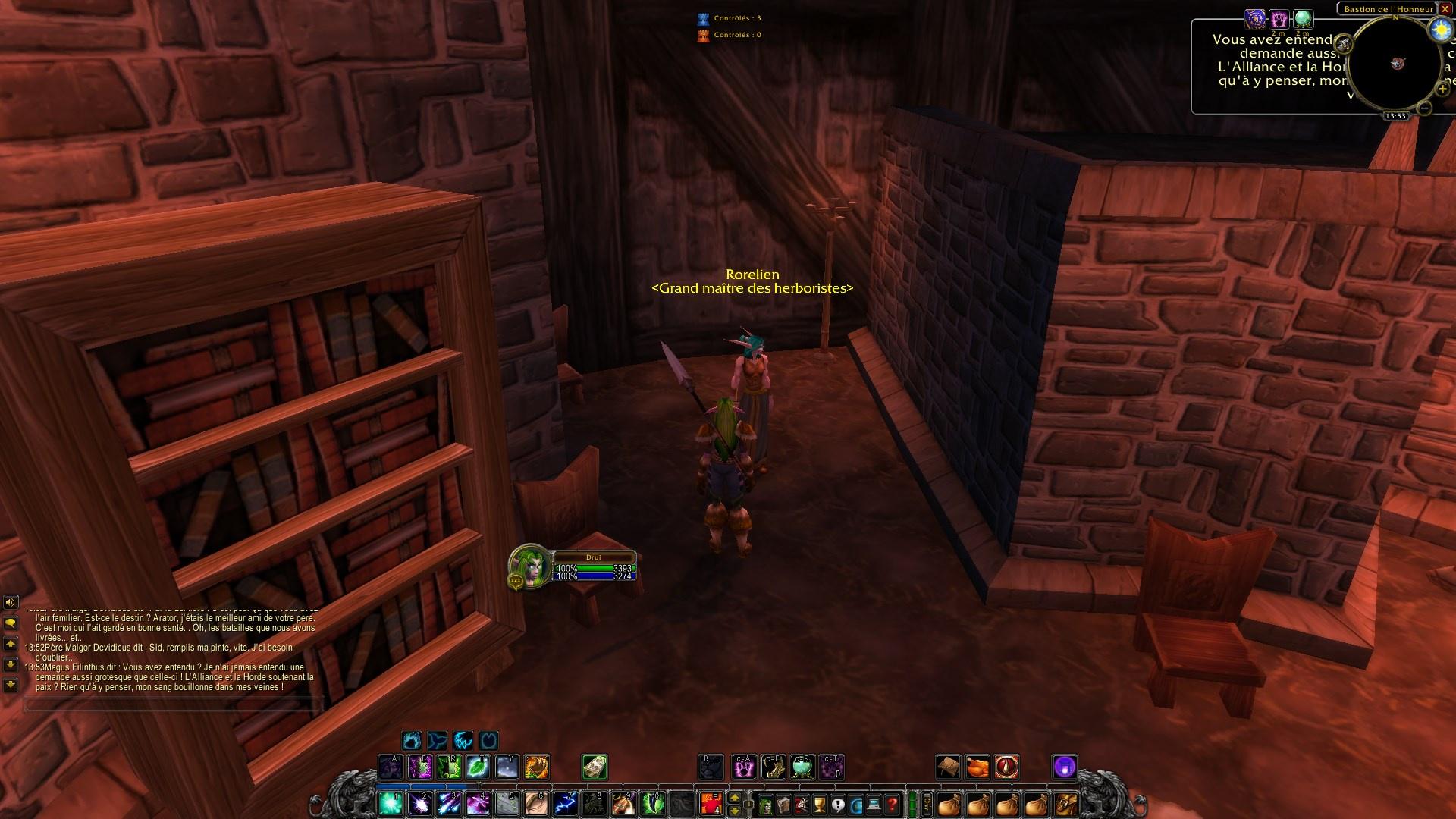Click the Drui mana bar
1456x819 pixels.
(595, 575)
